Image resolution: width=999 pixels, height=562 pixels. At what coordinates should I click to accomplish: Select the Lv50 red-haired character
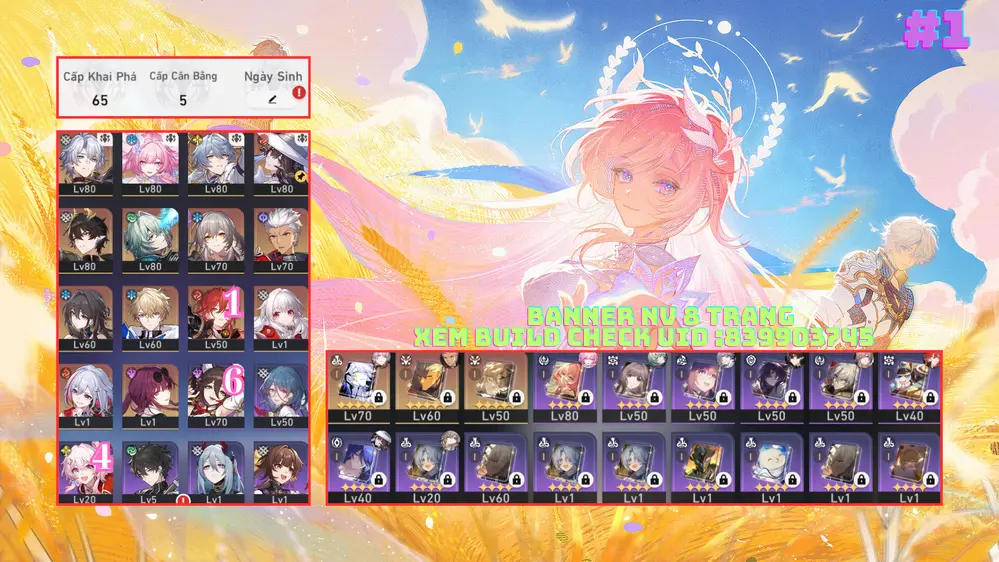pyautogui.click(x=215, y=315)
